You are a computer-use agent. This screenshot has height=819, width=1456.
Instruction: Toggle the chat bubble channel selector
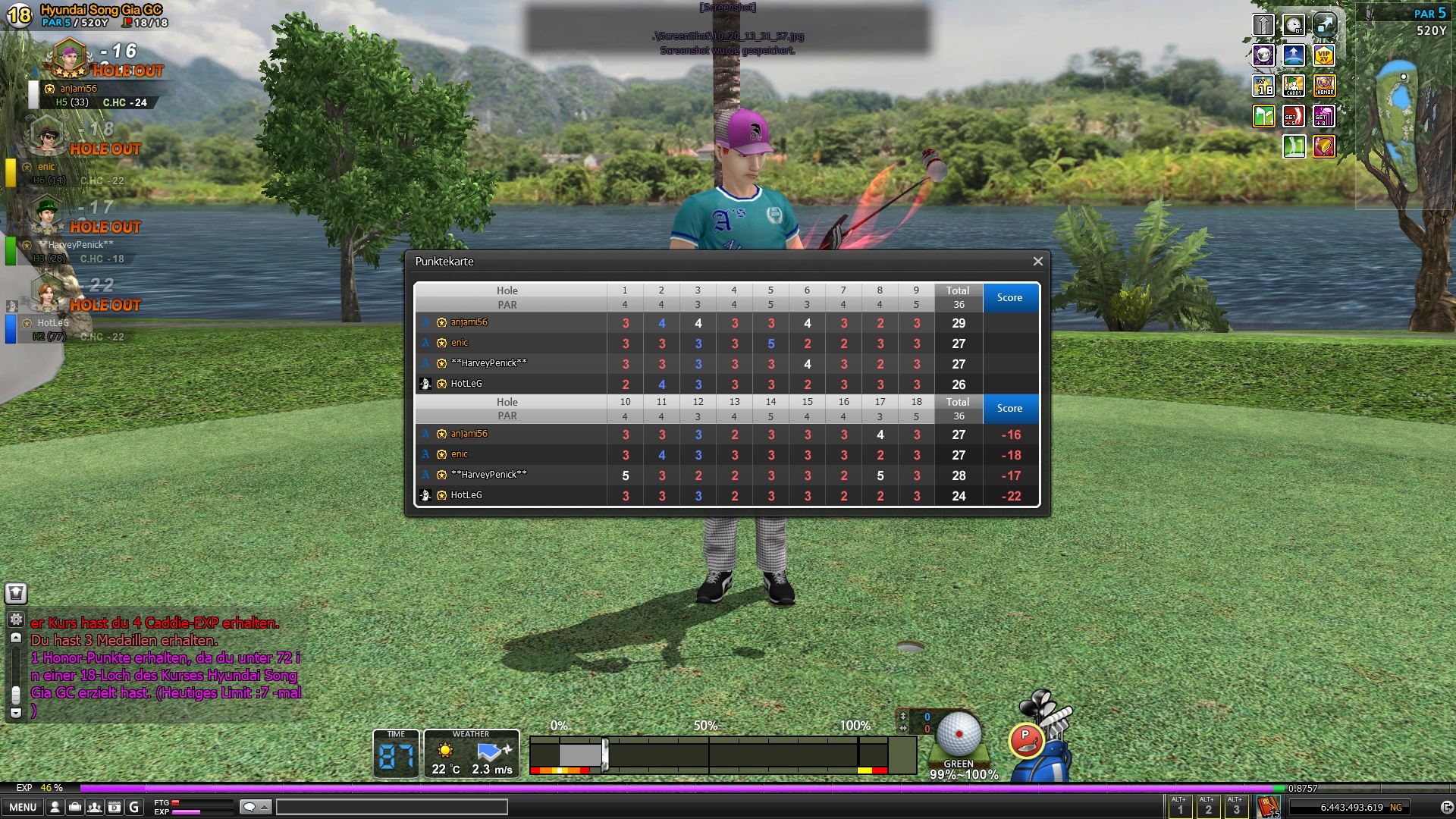[255, 807]
